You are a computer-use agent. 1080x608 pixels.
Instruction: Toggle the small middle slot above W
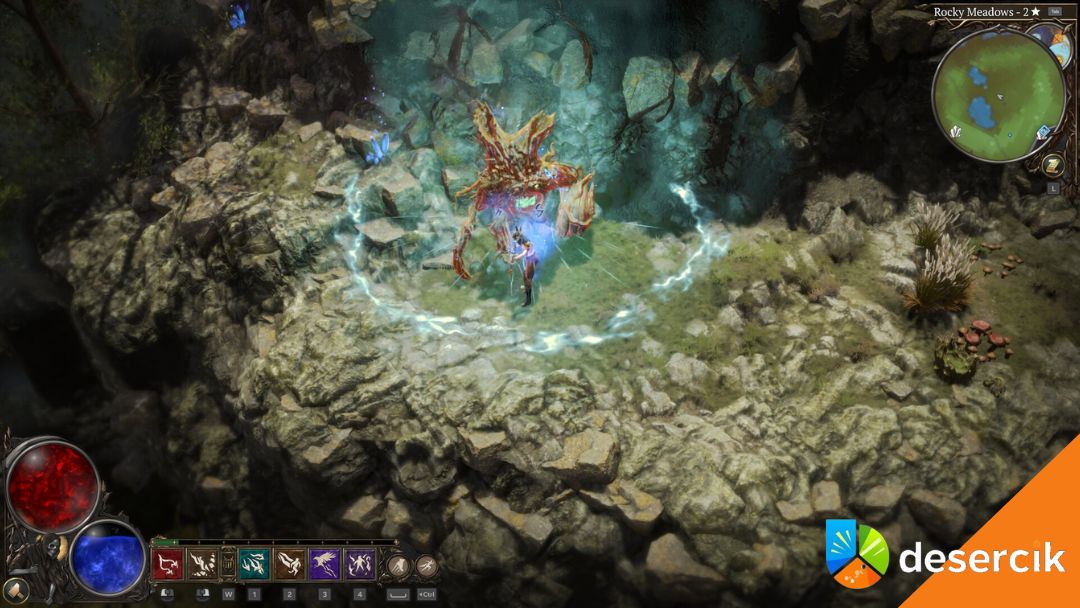coord(228,563)
